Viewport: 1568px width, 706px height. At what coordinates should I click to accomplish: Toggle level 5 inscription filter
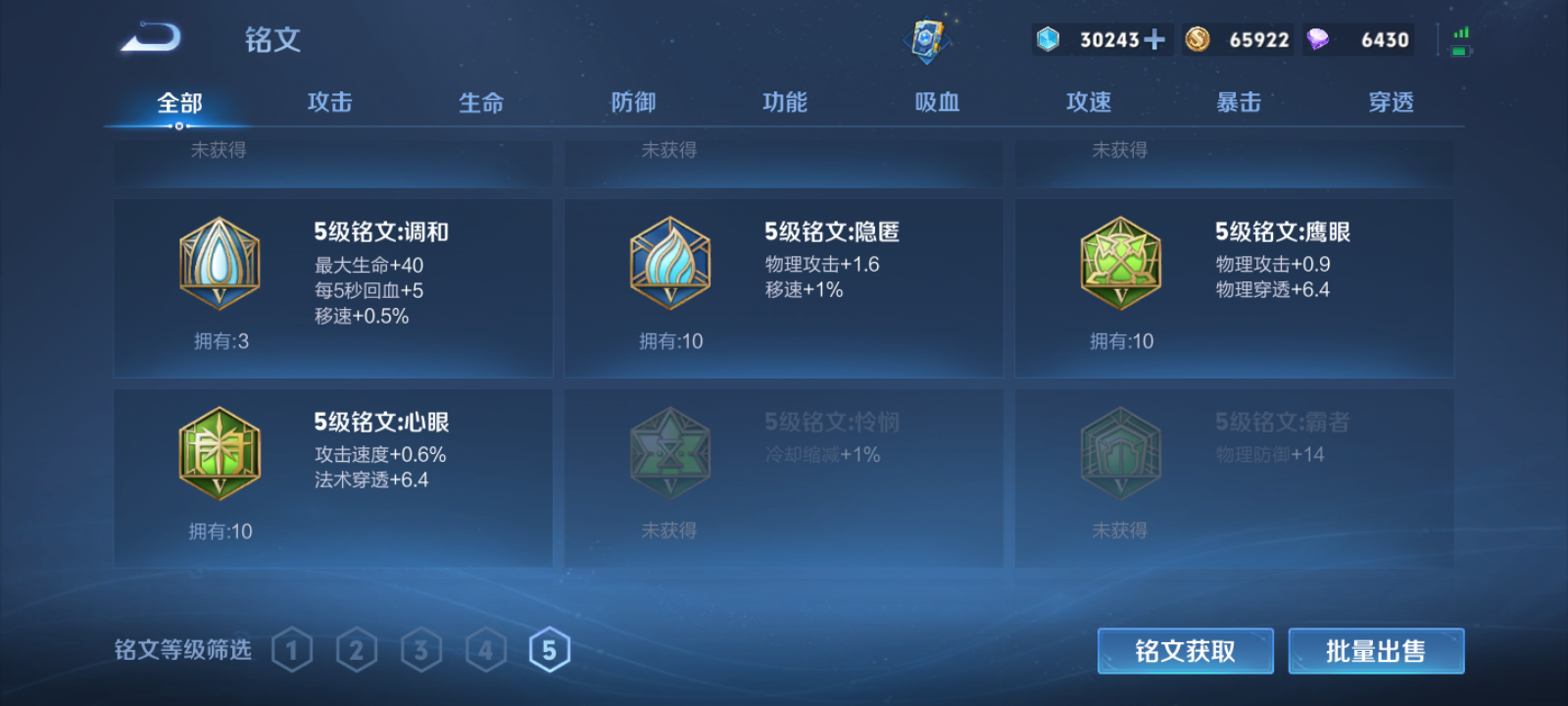pyautogui.click(x=551, y=648)
